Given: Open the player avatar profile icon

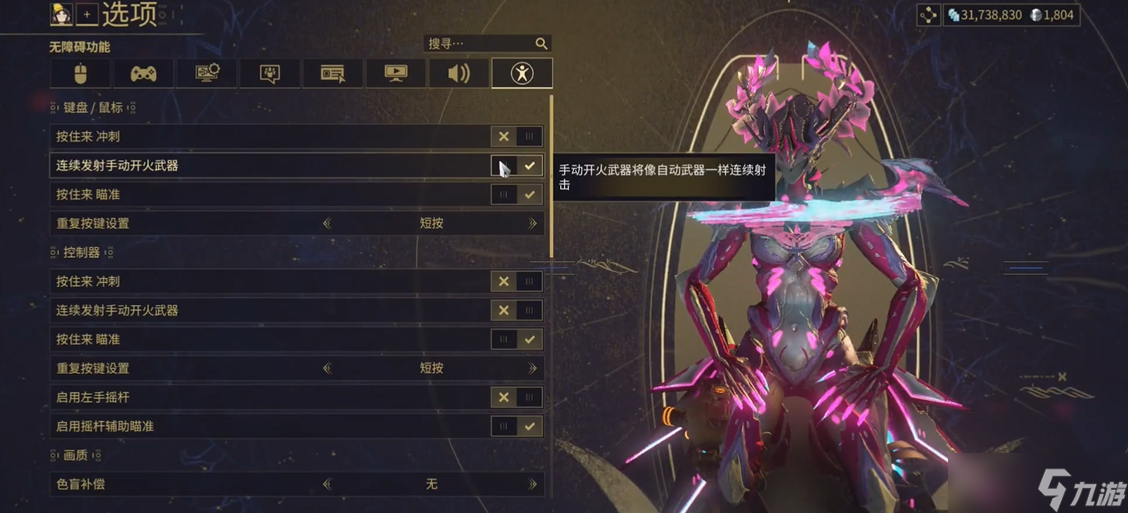Looking at the screenshot, I should (x=62, y=14).
